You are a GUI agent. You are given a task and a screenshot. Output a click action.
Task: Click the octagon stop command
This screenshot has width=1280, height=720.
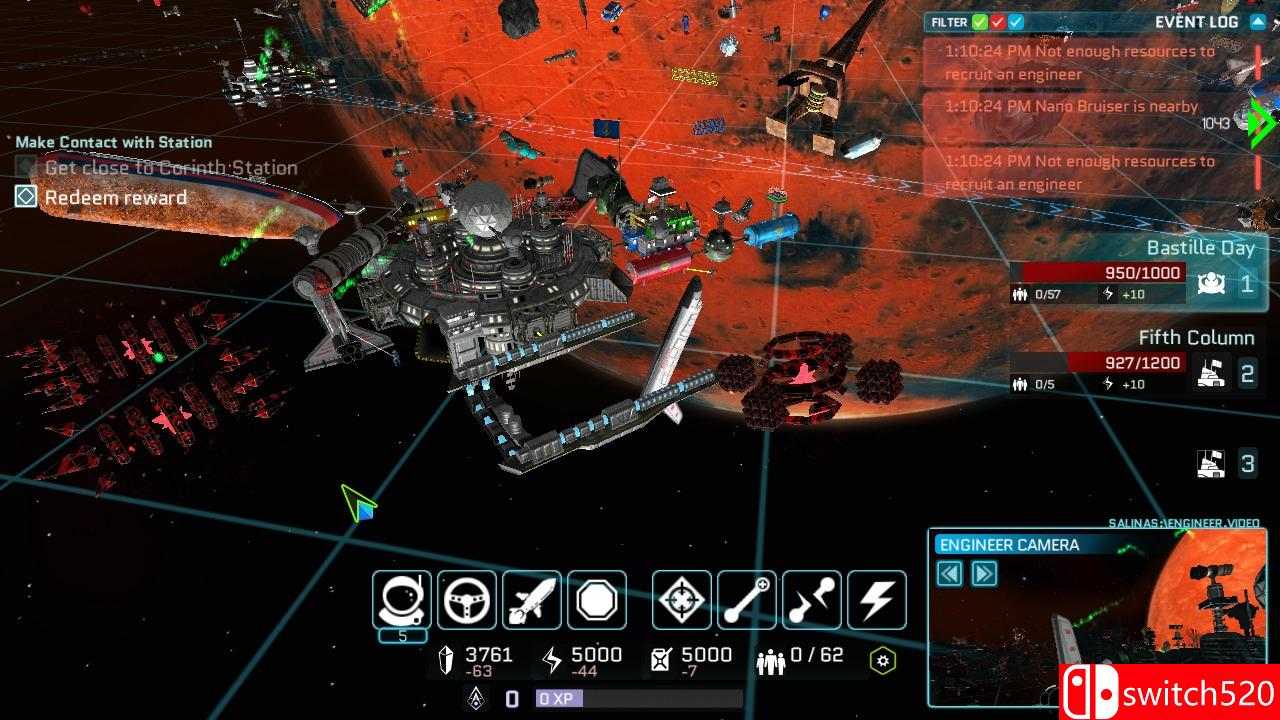pyautogui.click(x=597, y=600)
